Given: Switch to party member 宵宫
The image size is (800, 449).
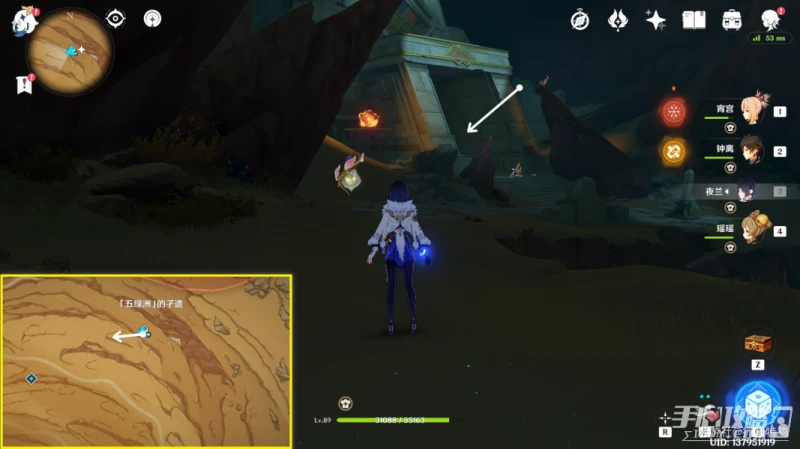Looking at the screenshot, I should click(x=752, y=111).
